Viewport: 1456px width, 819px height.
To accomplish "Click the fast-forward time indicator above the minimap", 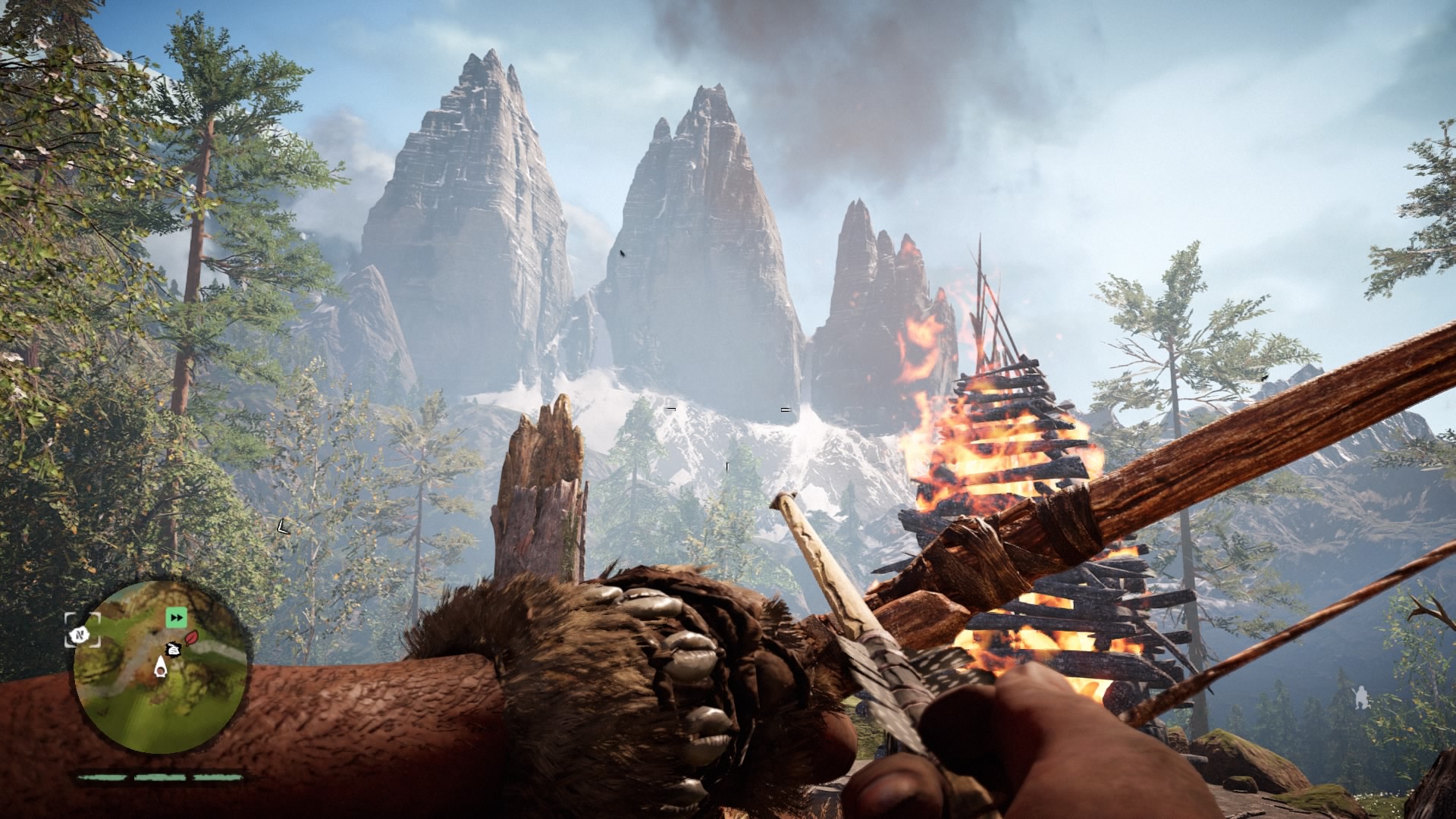I will click(176, 618).
